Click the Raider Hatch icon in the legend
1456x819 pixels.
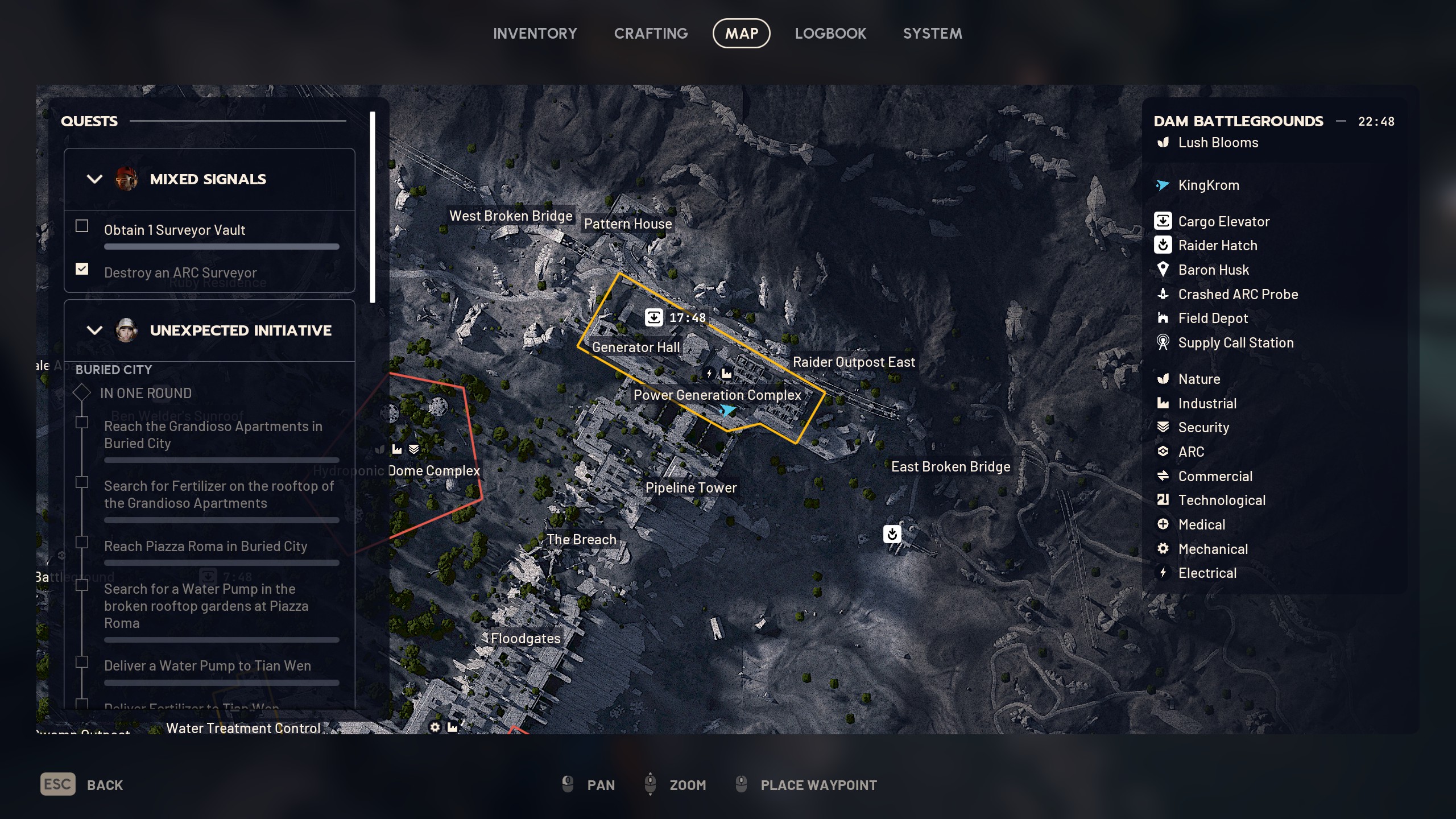1164,245
